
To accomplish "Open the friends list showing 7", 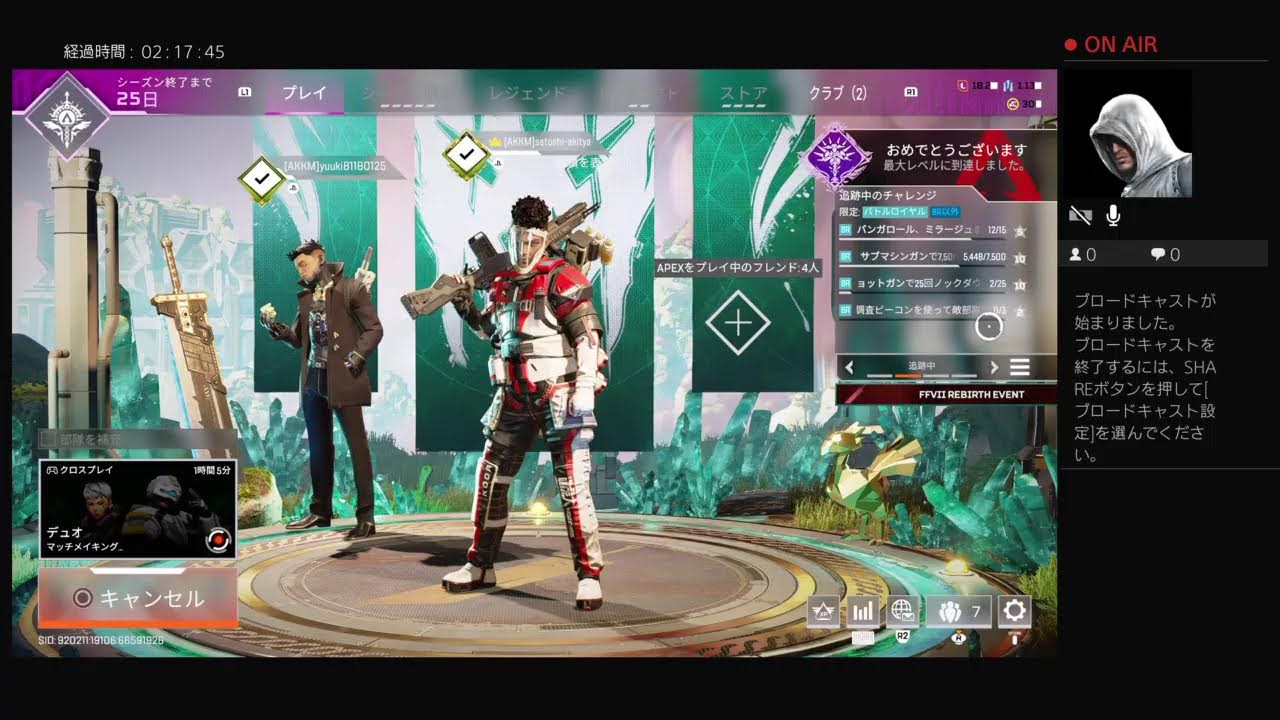I will [958, 611].
